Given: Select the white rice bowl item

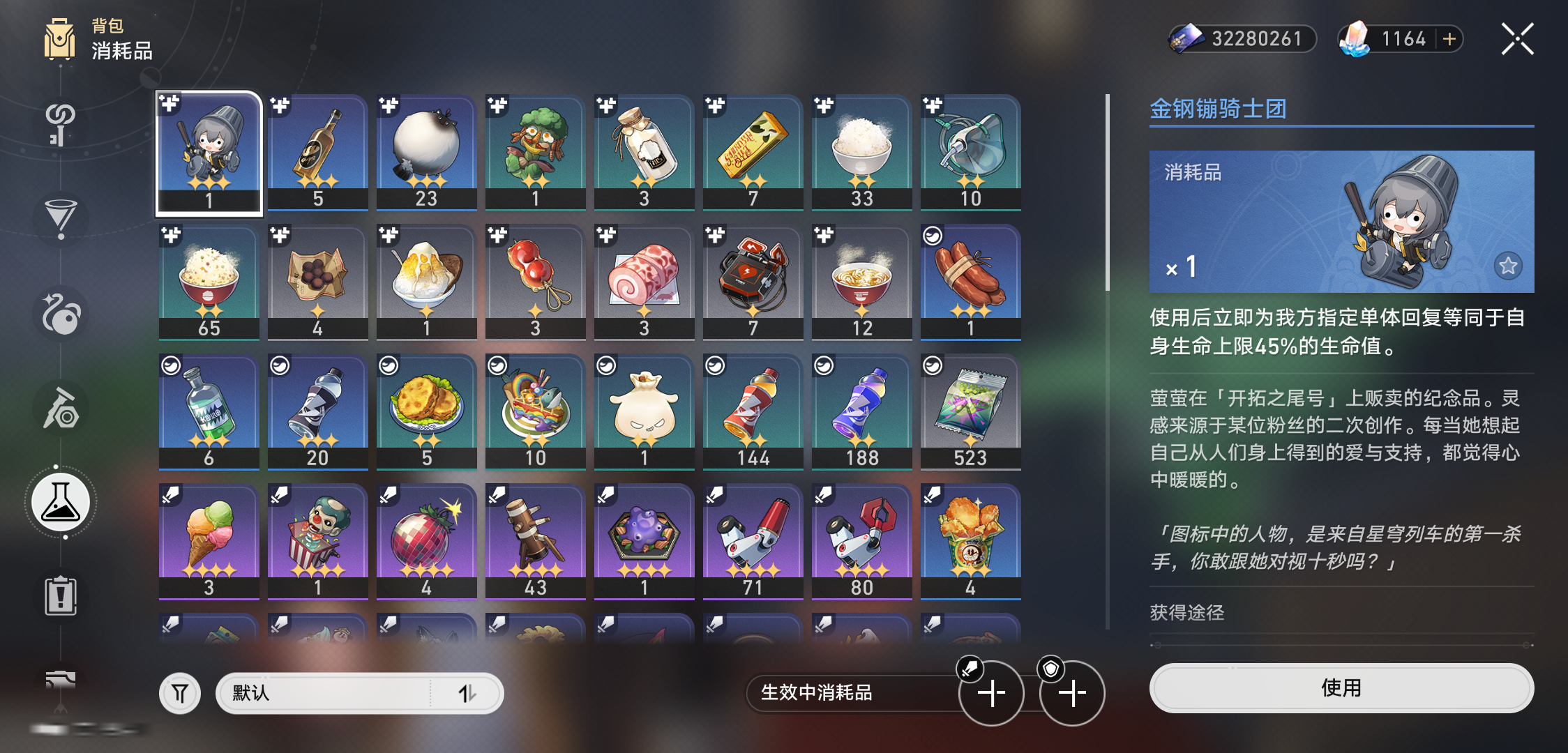Looking at the screenshot, I should pos(861,153).
